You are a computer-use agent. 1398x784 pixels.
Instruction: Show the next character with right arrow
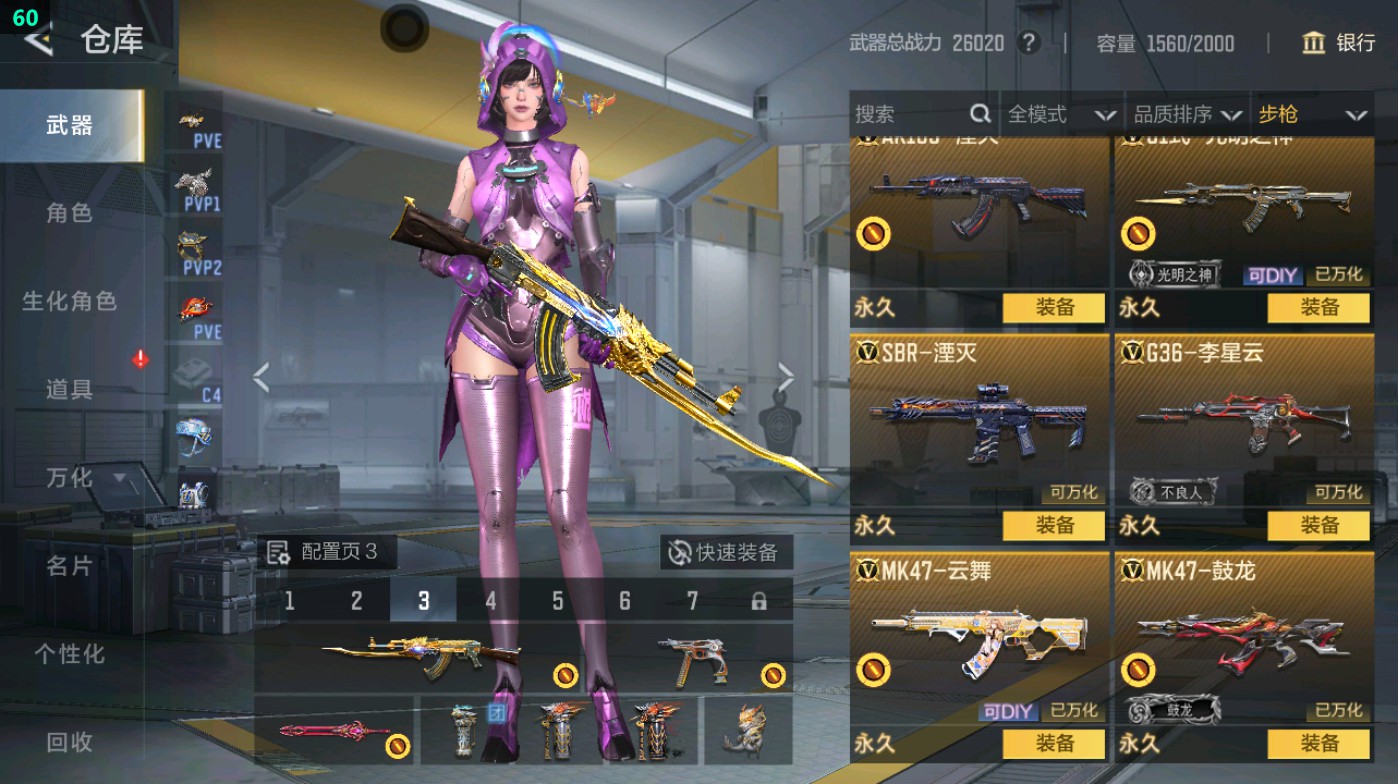[x=786, y=378]
